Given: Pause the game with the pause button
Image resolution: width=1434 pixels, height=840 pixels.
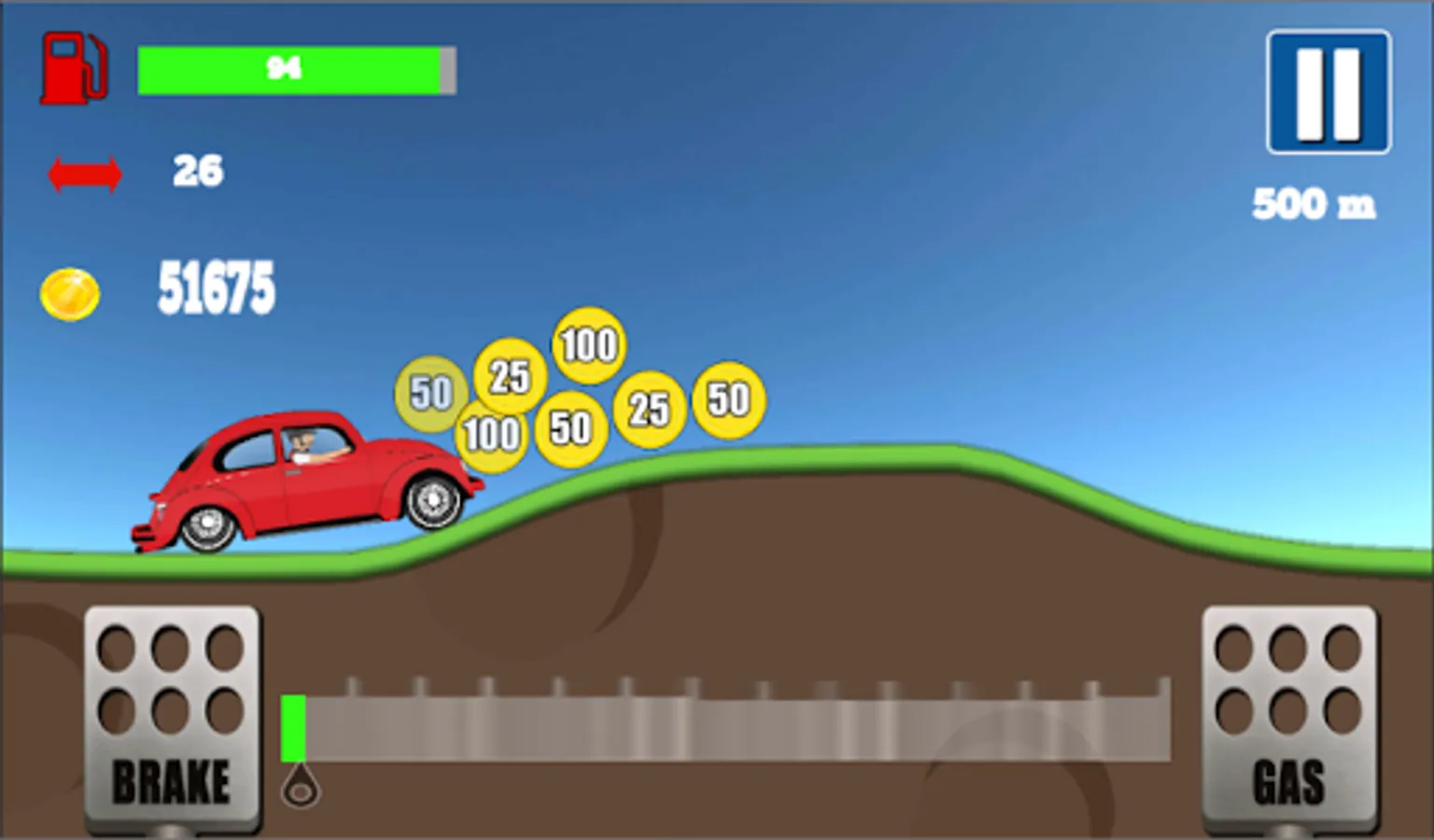Looking at the screenshot, I should tap(1327, 89).
